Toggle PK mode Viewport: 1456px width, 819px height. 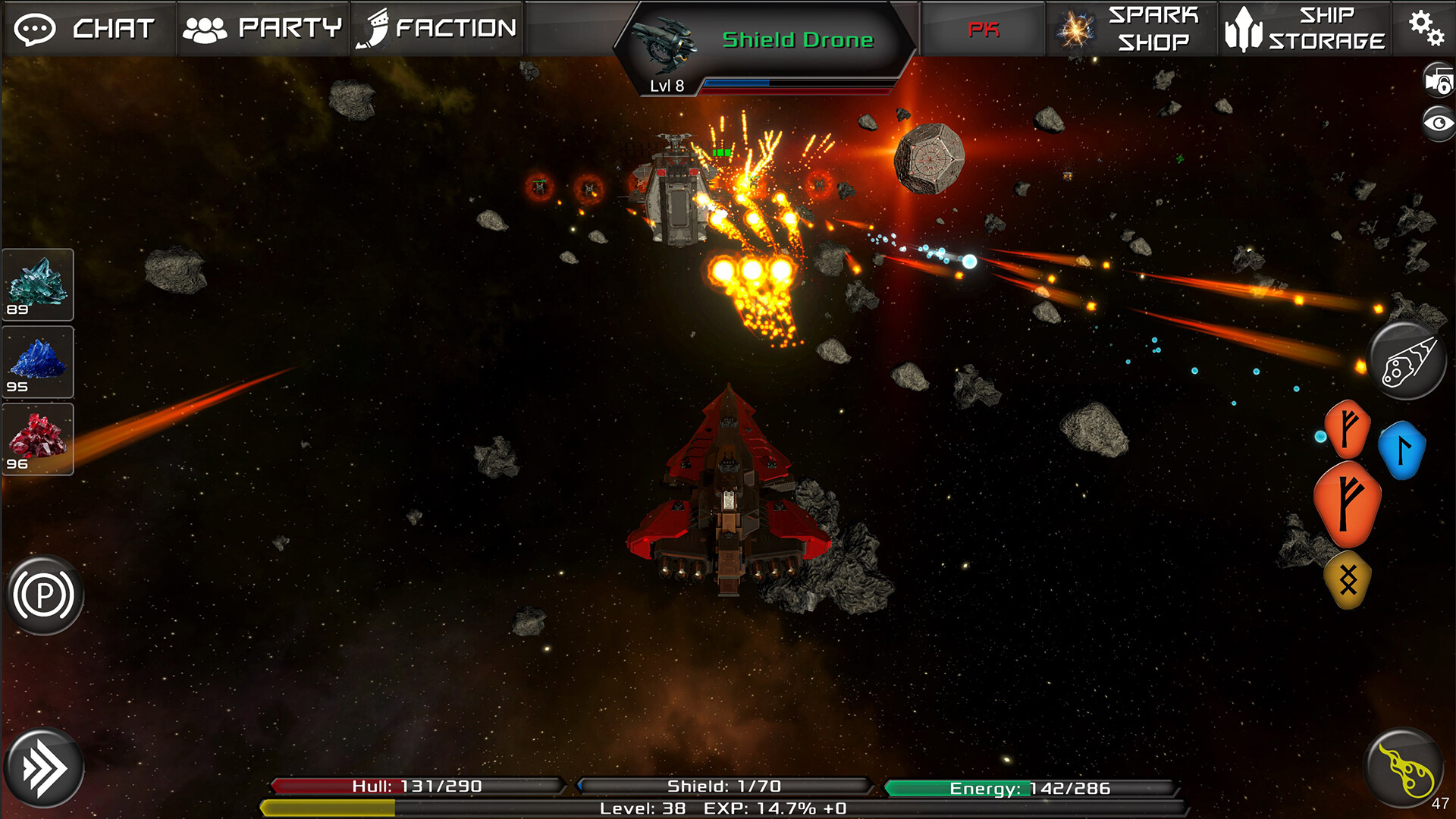[982, 30]
